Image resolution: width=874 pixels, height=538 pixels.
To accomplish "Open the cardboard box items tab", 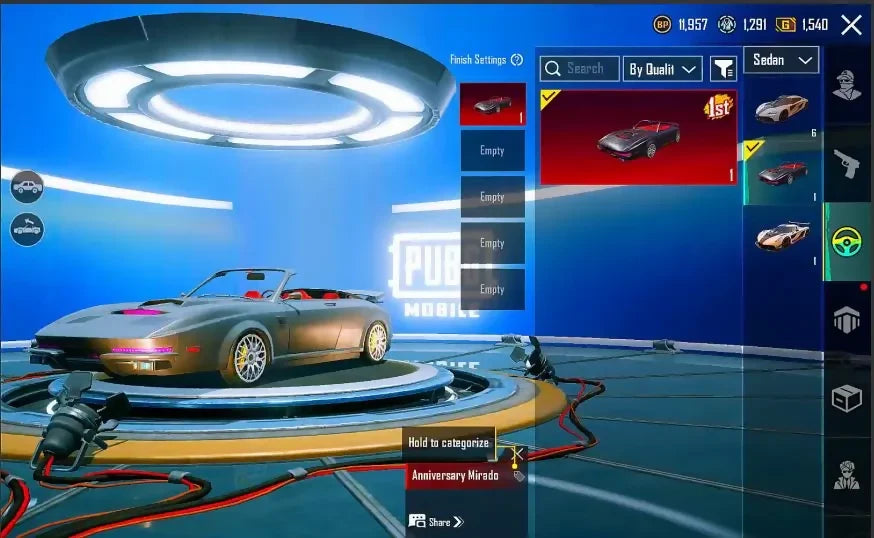I will tap(847, 398).
